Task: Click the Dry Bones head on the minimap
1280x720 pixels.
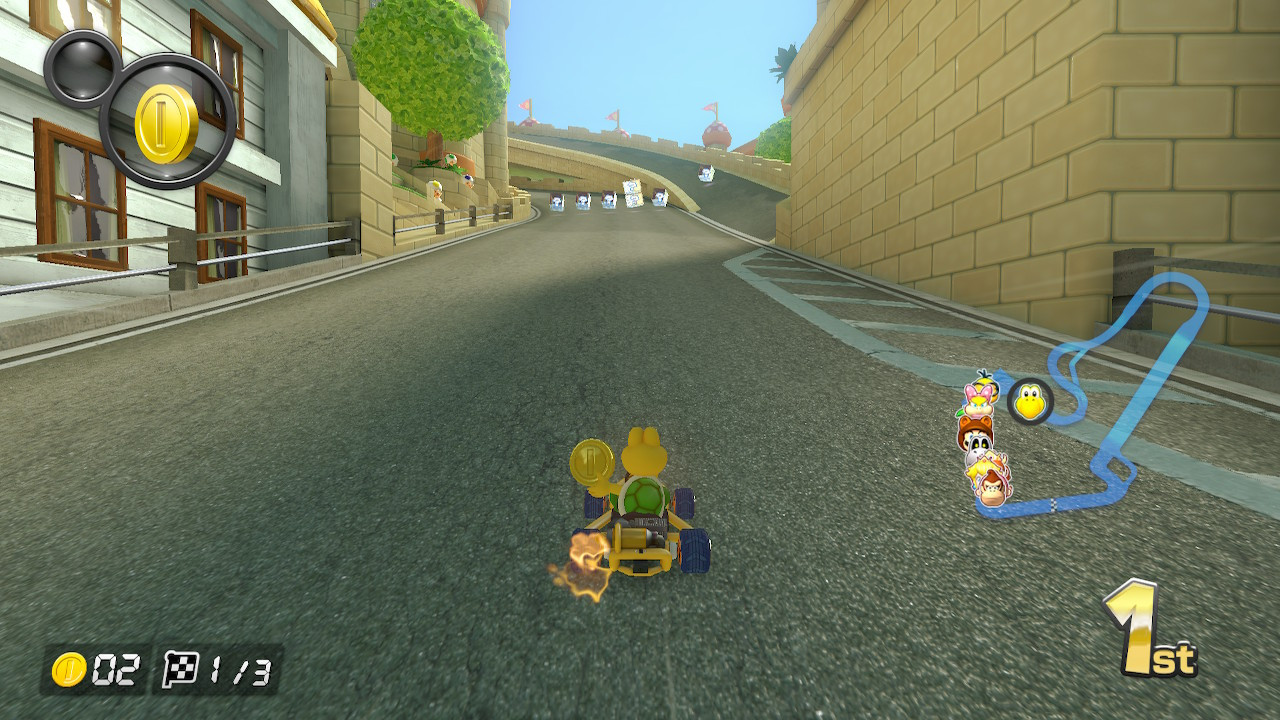Action: (977, 446)
